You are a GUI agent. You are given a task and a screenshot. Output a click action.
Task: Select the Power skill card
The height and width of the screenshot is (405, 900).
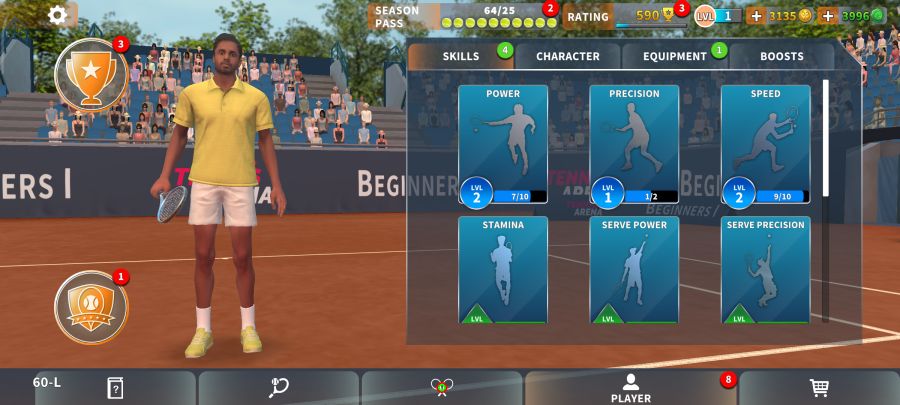503,144
